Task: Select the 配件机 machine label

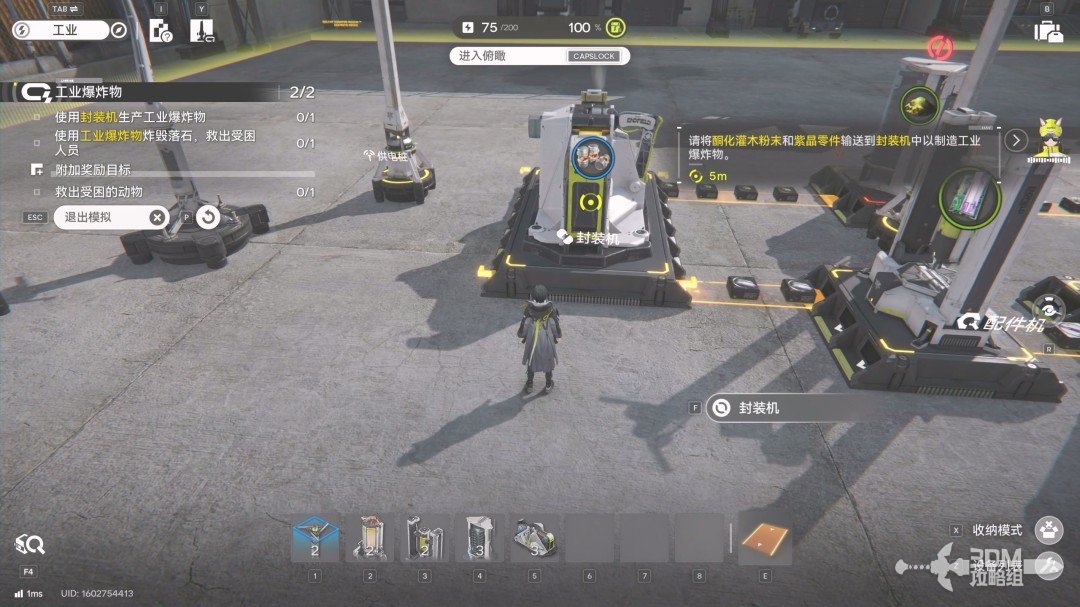Action: [x=1001, y=322]
